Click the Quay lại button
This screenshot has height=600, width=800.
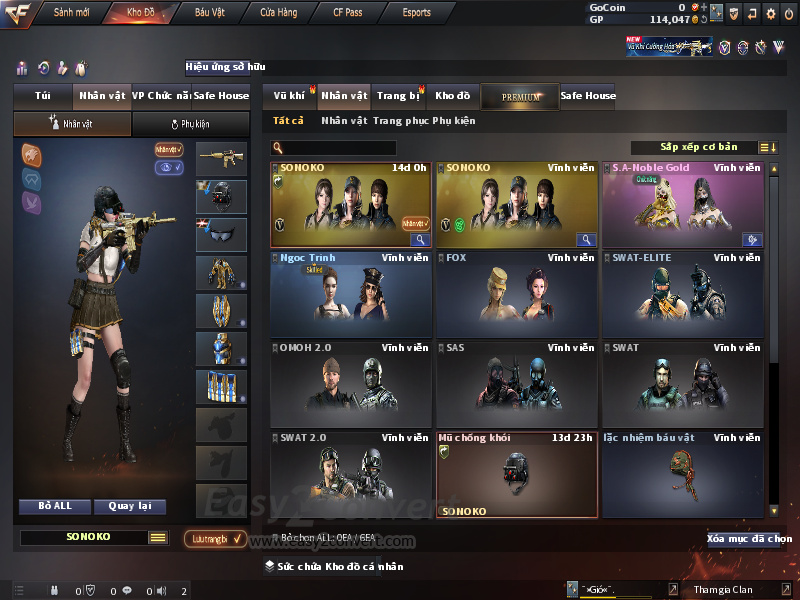point(129,506)
